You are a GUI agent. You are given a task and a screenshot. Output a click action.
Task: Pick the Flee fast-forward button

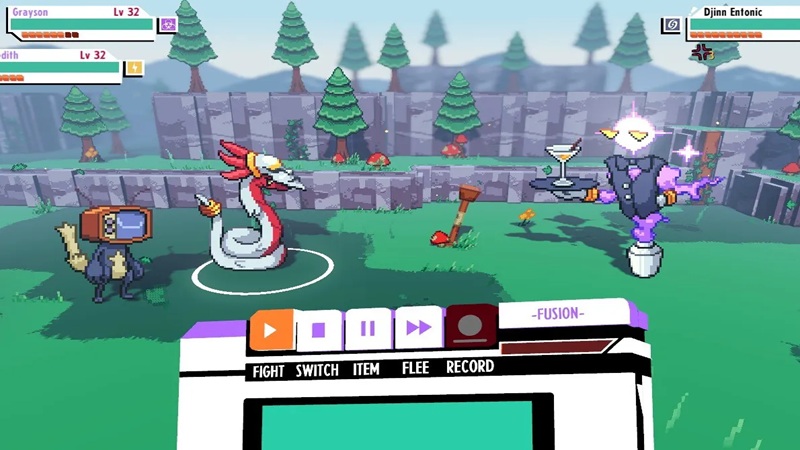click(x=418, y=329)
